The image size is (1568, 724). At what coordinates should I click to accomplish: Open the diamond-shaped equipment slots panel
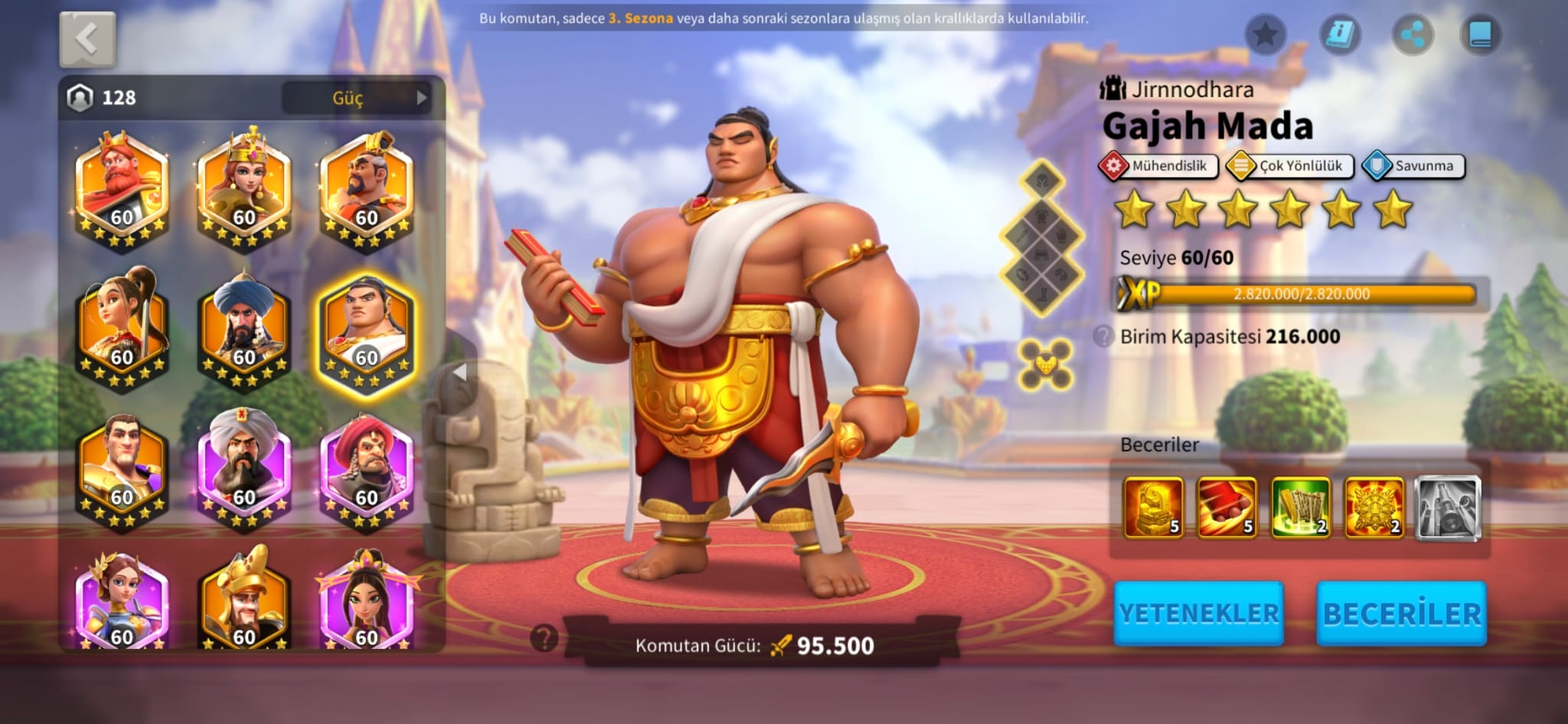pos(1042,238)
